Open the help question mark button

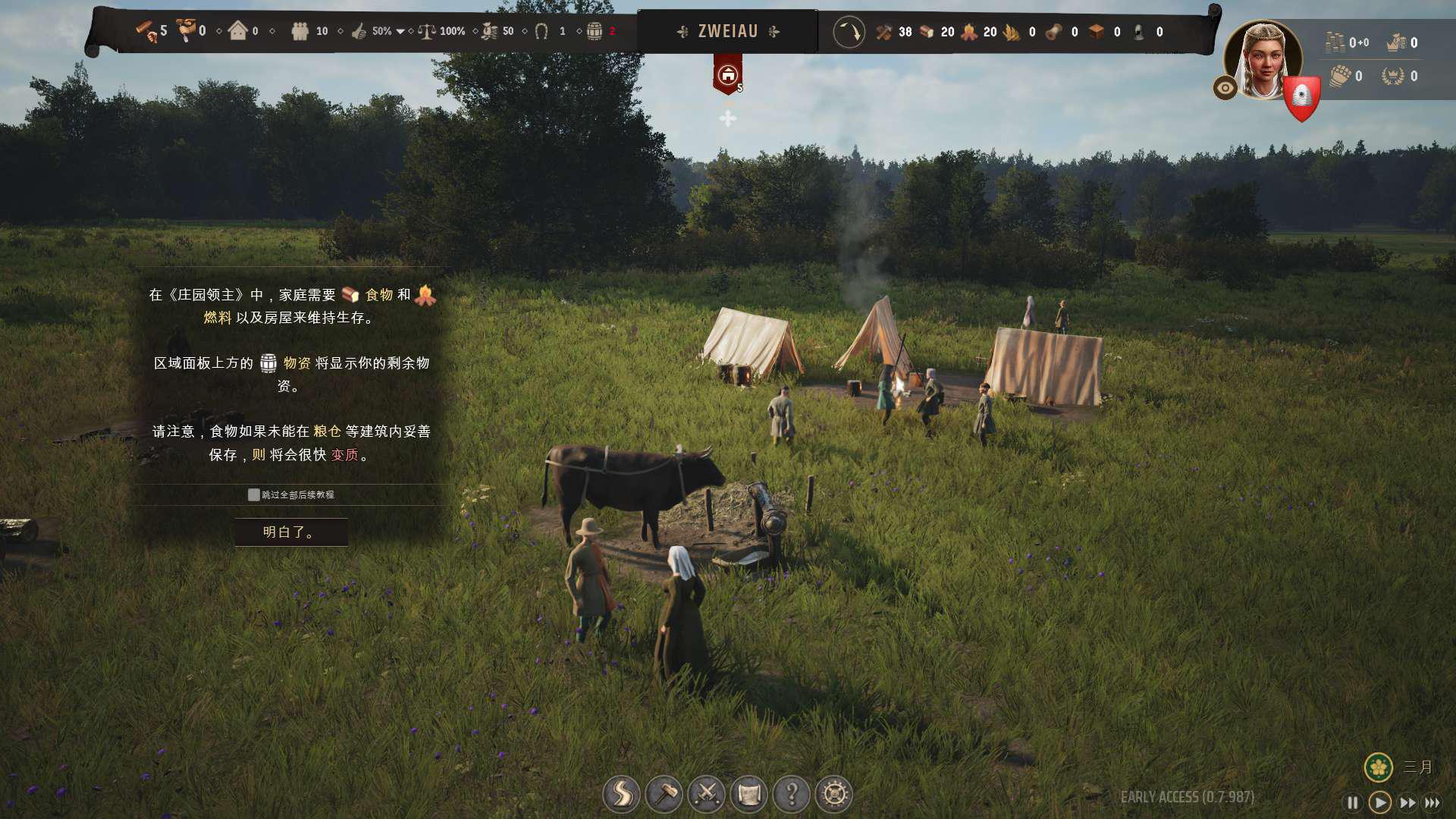click(x=791, y=795)
